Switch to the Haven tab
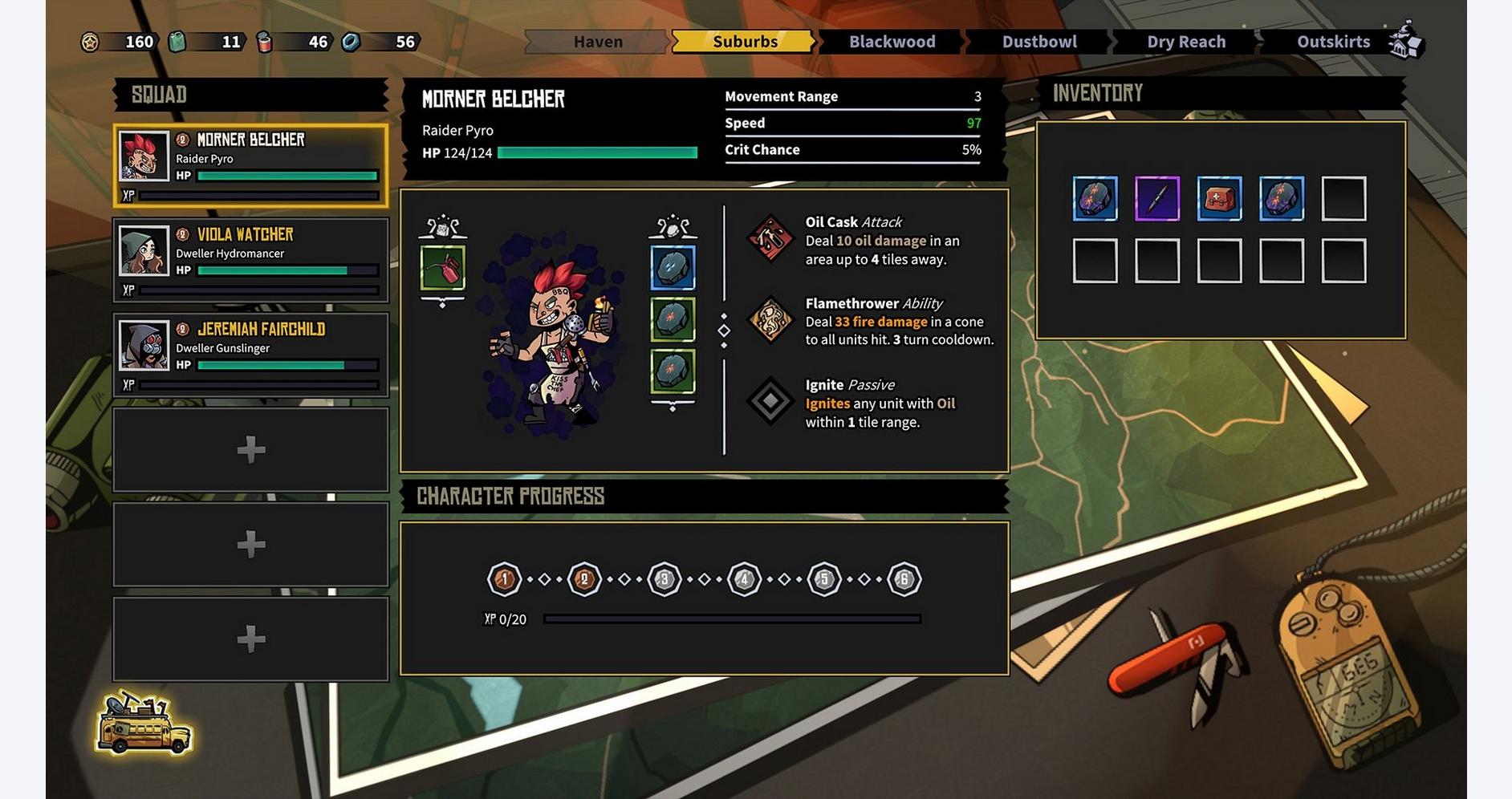 click(x=597, y=42)
